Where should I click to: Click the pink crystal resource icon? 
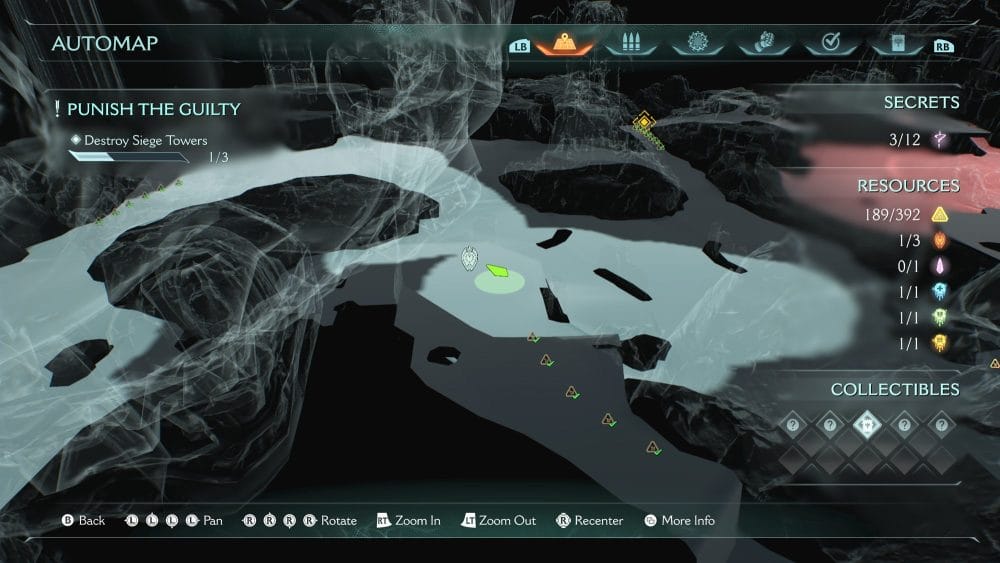[939, 266]
